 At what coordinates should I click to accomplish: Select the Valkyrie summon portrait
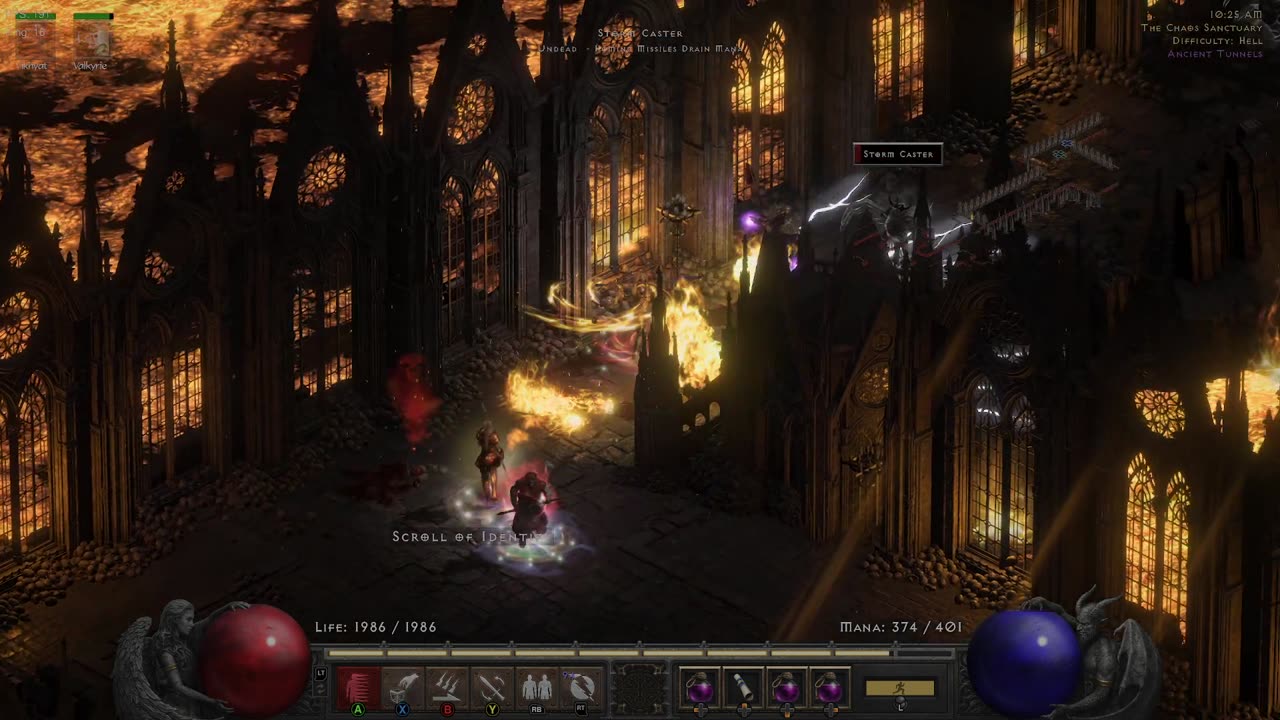(92, 40)
